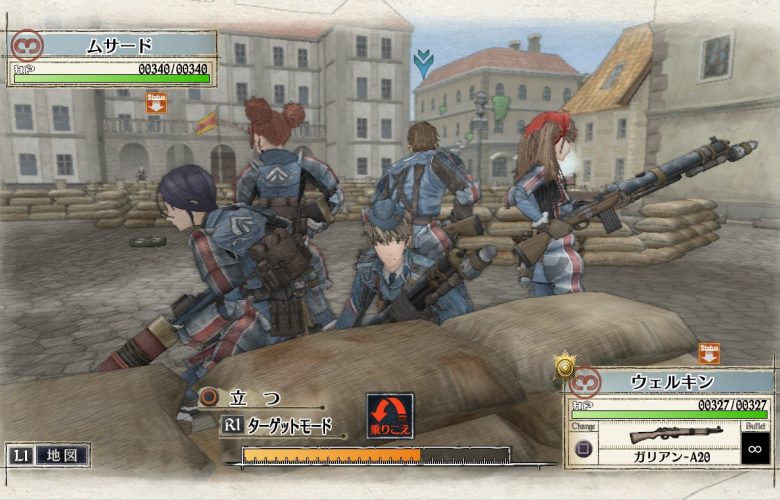
Task: Click the gold medal badge by ウェルキン
Action: pos(565,367)
